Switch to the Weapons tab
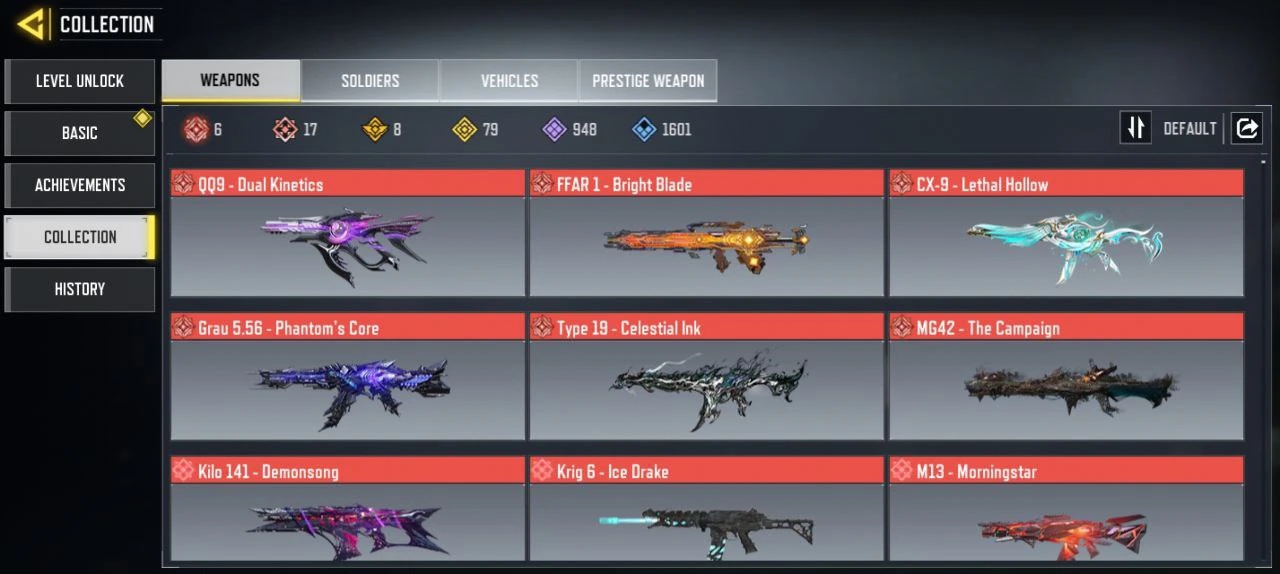Viewport: 1280px width, 574px height. point(230,81)
